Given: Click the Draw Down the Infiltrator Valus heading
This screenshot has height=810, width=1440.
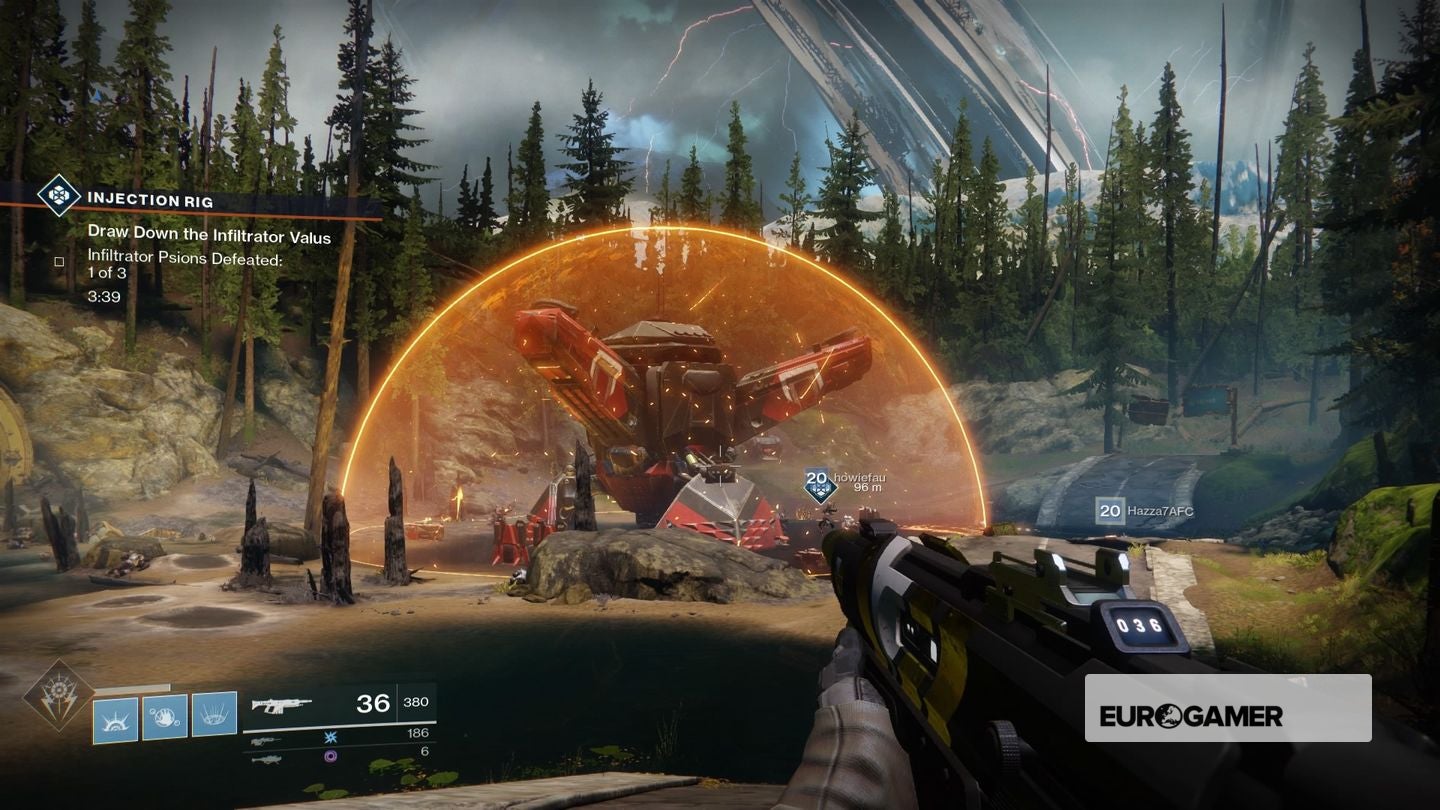Looking at the screenshot, I should tap(210, 234).
